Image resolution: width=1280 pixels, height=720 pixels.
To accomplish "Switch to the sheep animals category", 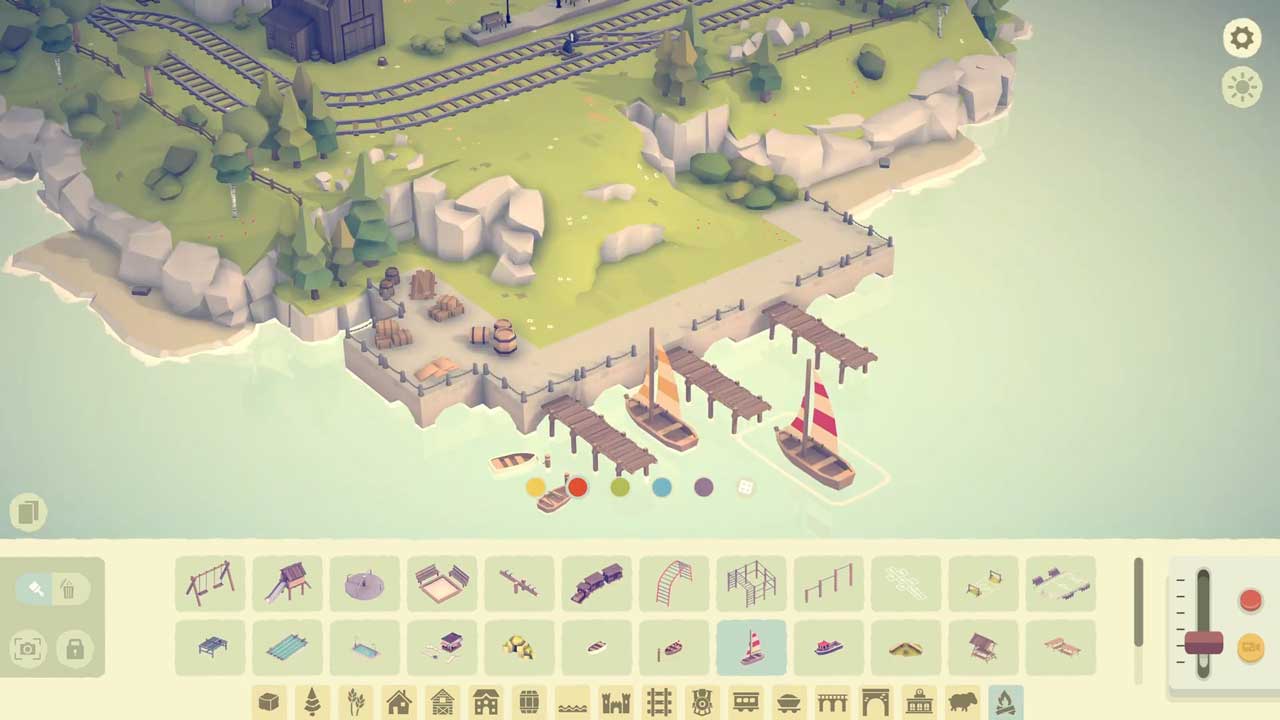I will coord(962,702).
